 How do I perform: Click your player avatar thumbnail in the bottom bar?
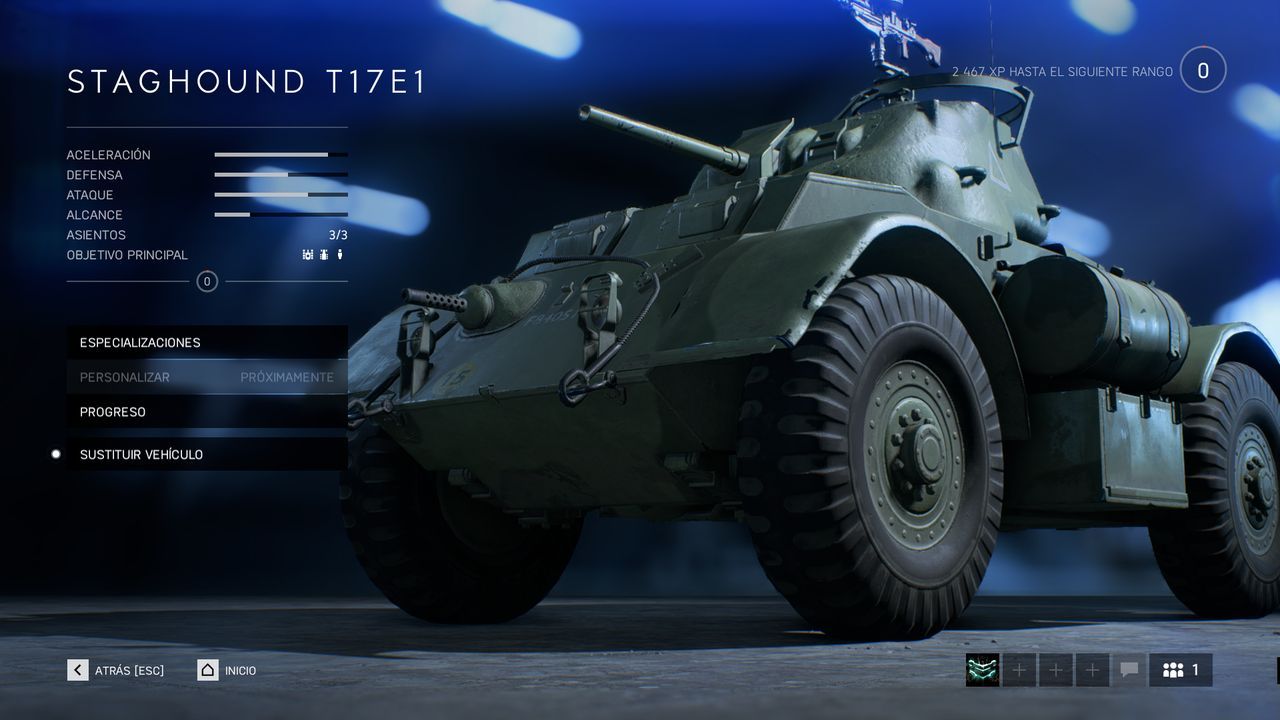click(982, 670)
